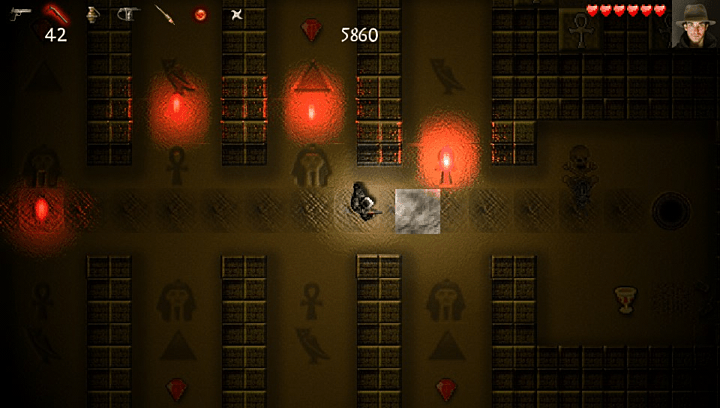The image size is (720, 408).
Task: Choose the highlighted red shotgun weapon
Action: tap(55, 14)
